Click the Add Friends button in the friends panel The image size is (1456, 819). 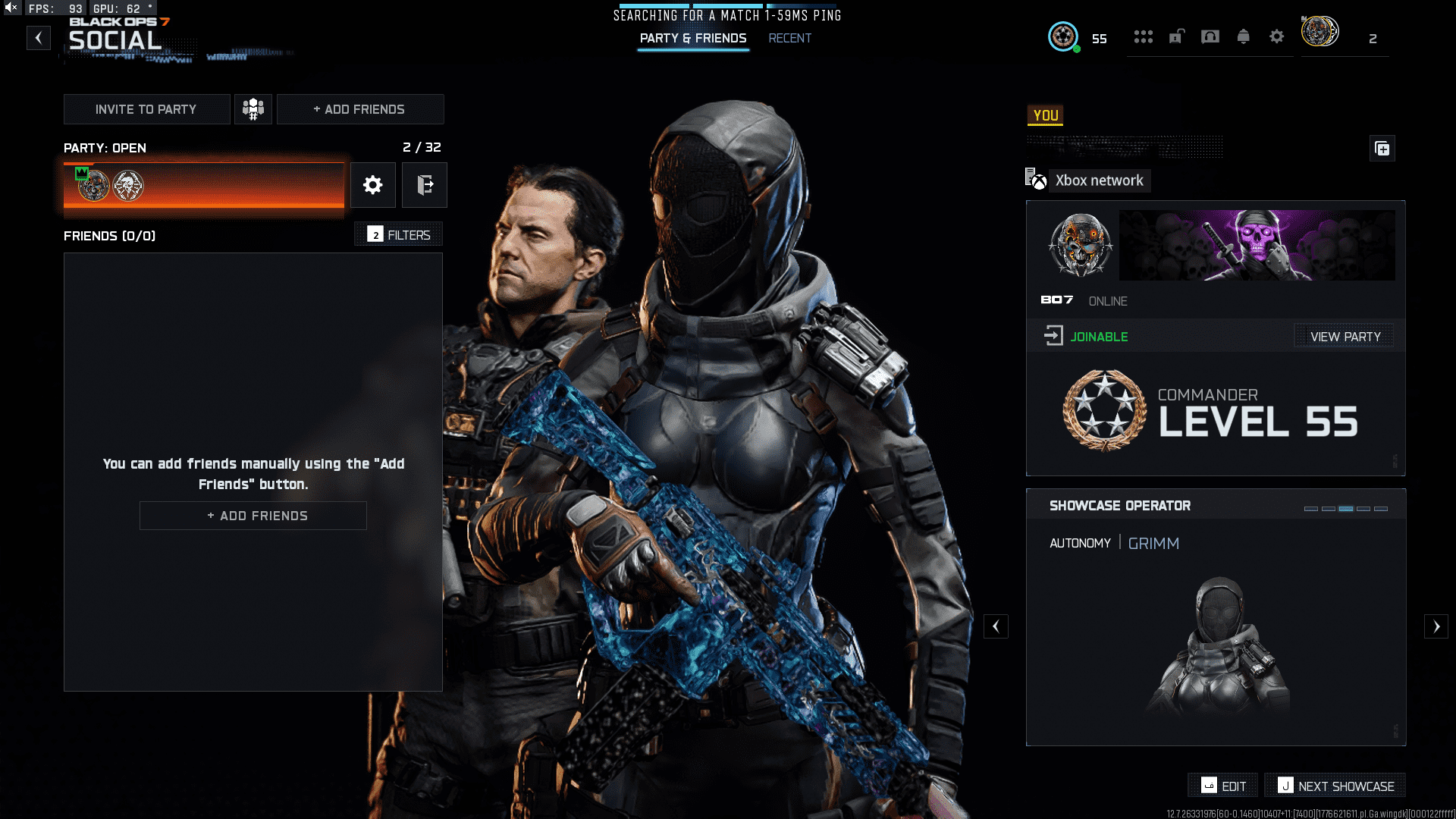(253, 516)
